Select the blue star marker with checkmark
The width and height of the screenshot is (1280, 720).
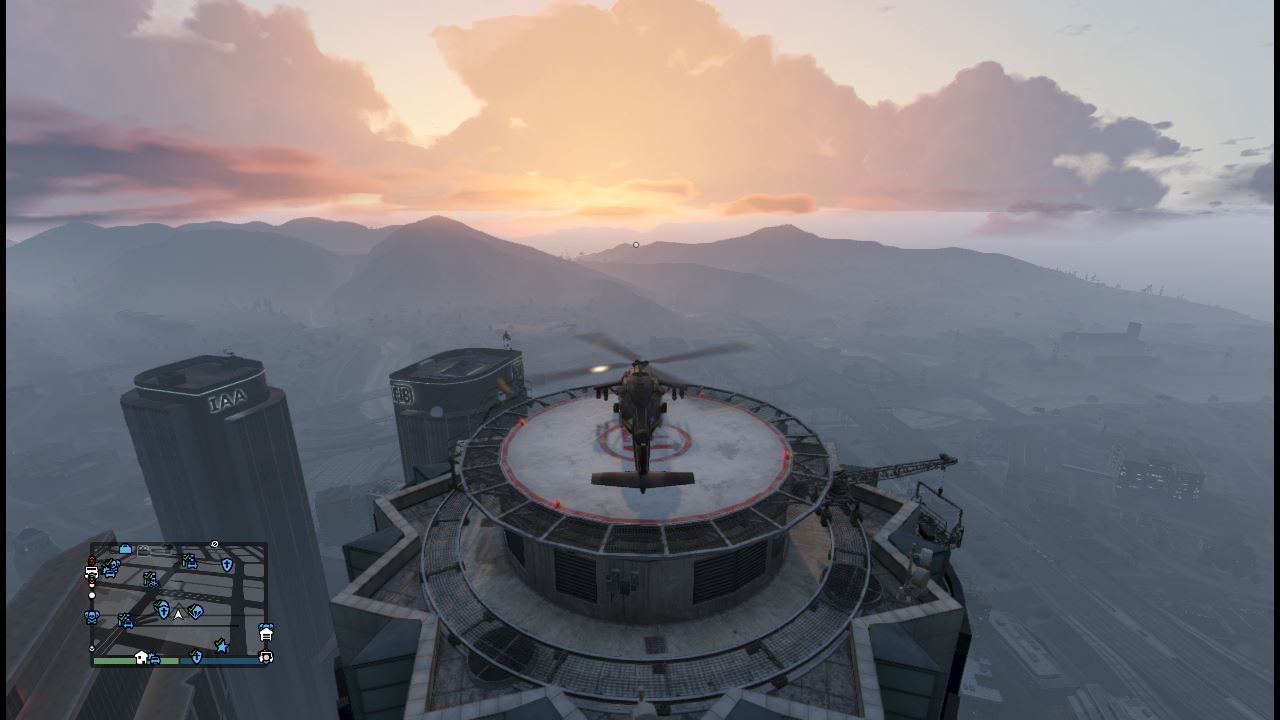click(222, 647)
